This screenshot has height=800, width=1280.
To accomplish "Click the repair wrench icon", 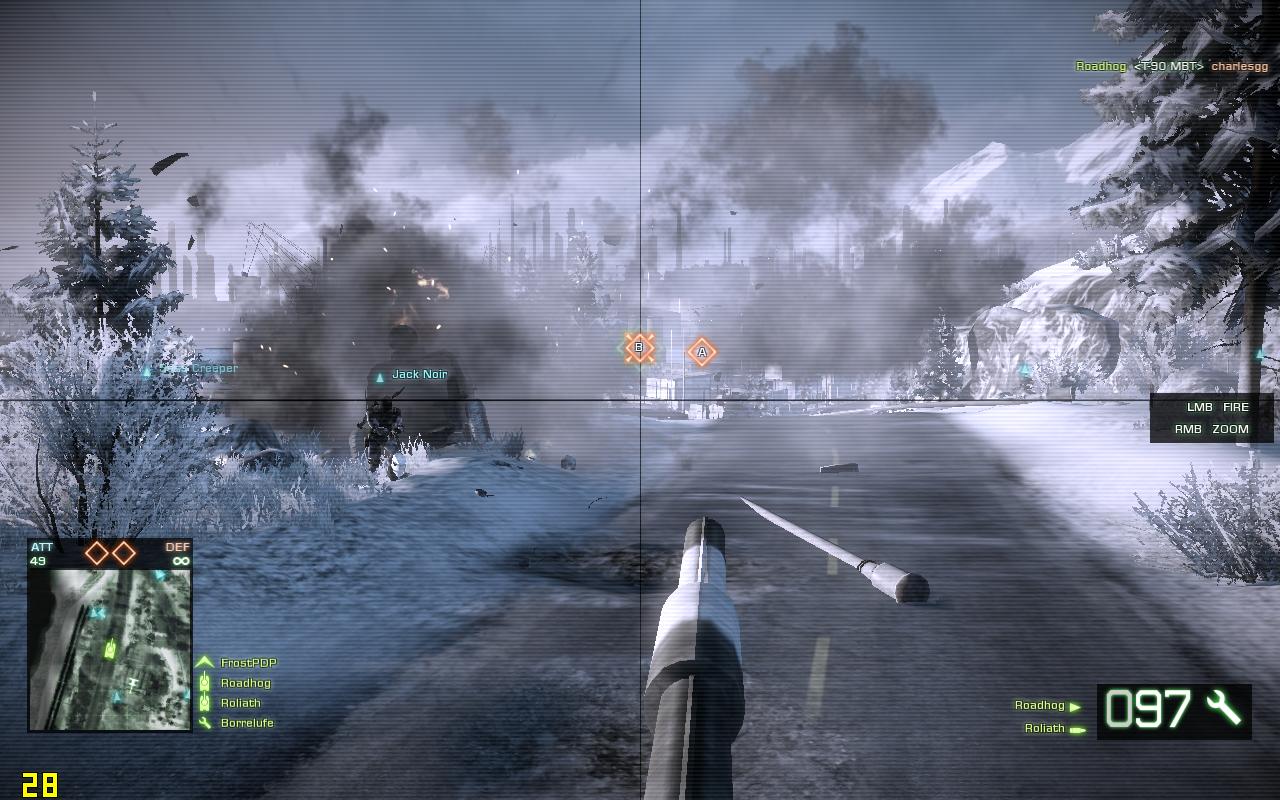I will 1223,708.
